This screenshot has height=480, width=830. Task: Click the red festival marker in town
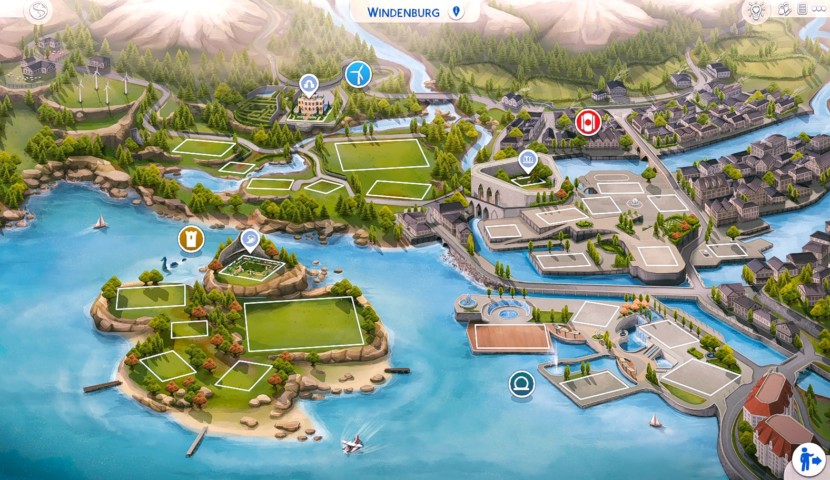[588, 123]
